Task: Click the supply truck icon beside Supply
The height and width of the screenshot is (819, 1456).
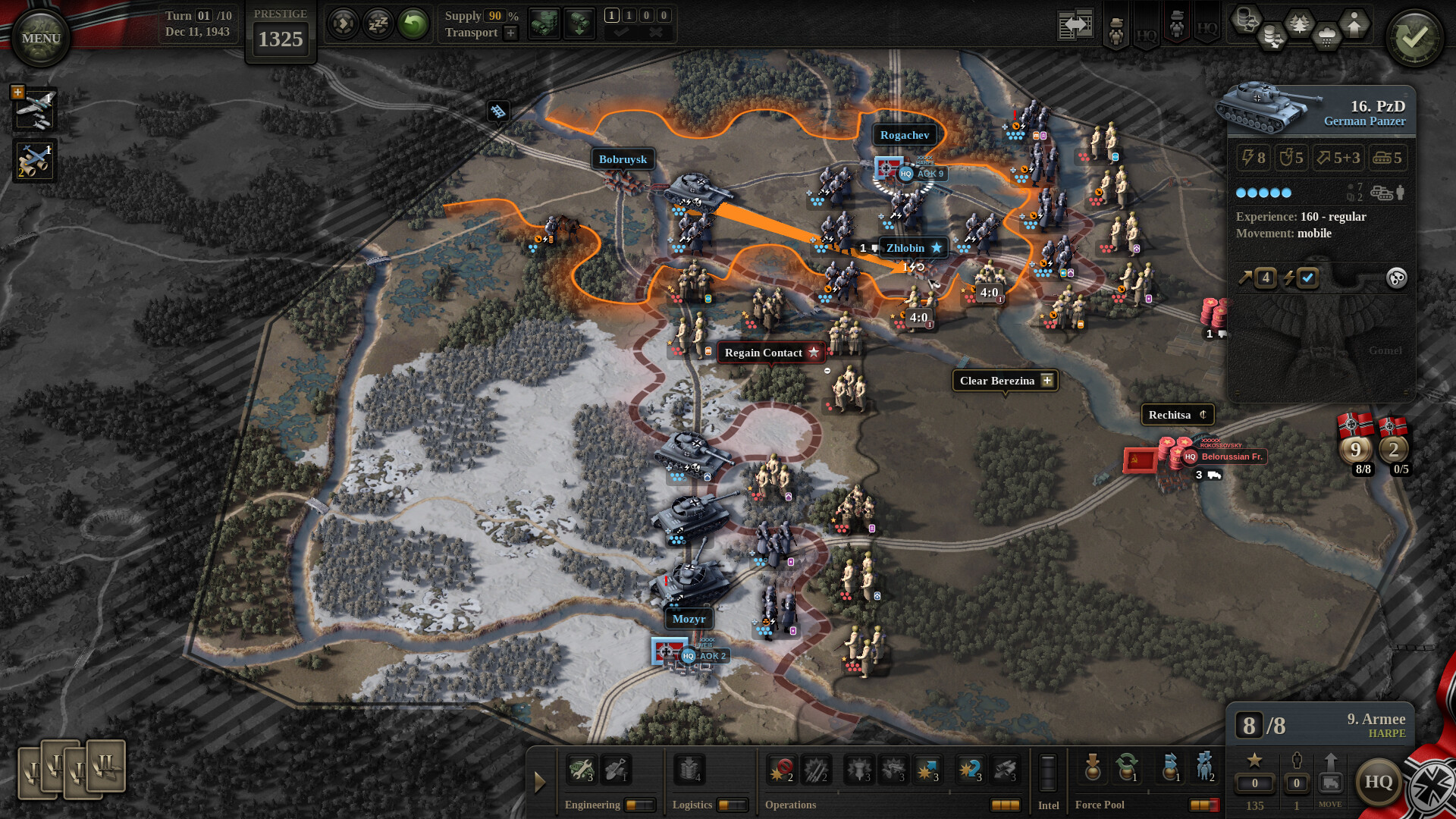Action: pyautogui.click(x=544, y=23)
